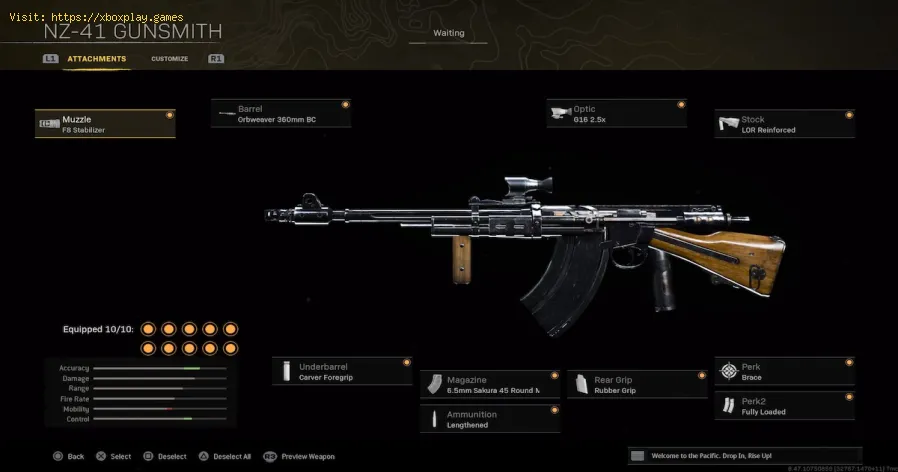Click the Back option
The height and width of the screenshot is (472, 898).
[69, 456]
